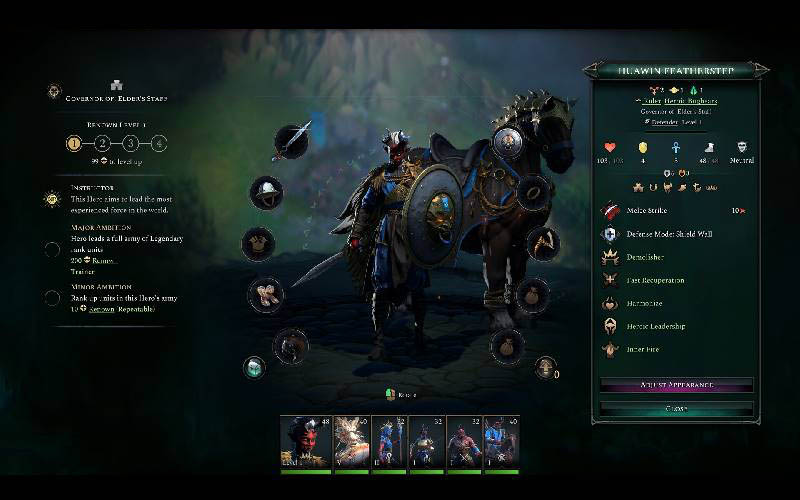The width and height of the screenshot is (800, 500).
Task: Select the Instructor ambition icon
Action: point(52,199)
